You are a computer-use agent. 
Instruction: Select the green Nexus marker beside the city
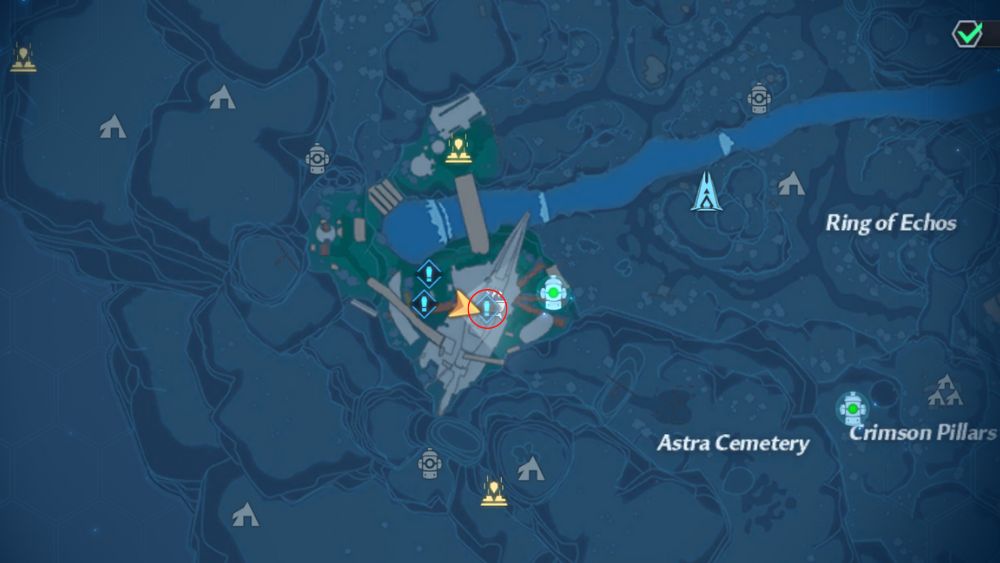tap(552, 294)
